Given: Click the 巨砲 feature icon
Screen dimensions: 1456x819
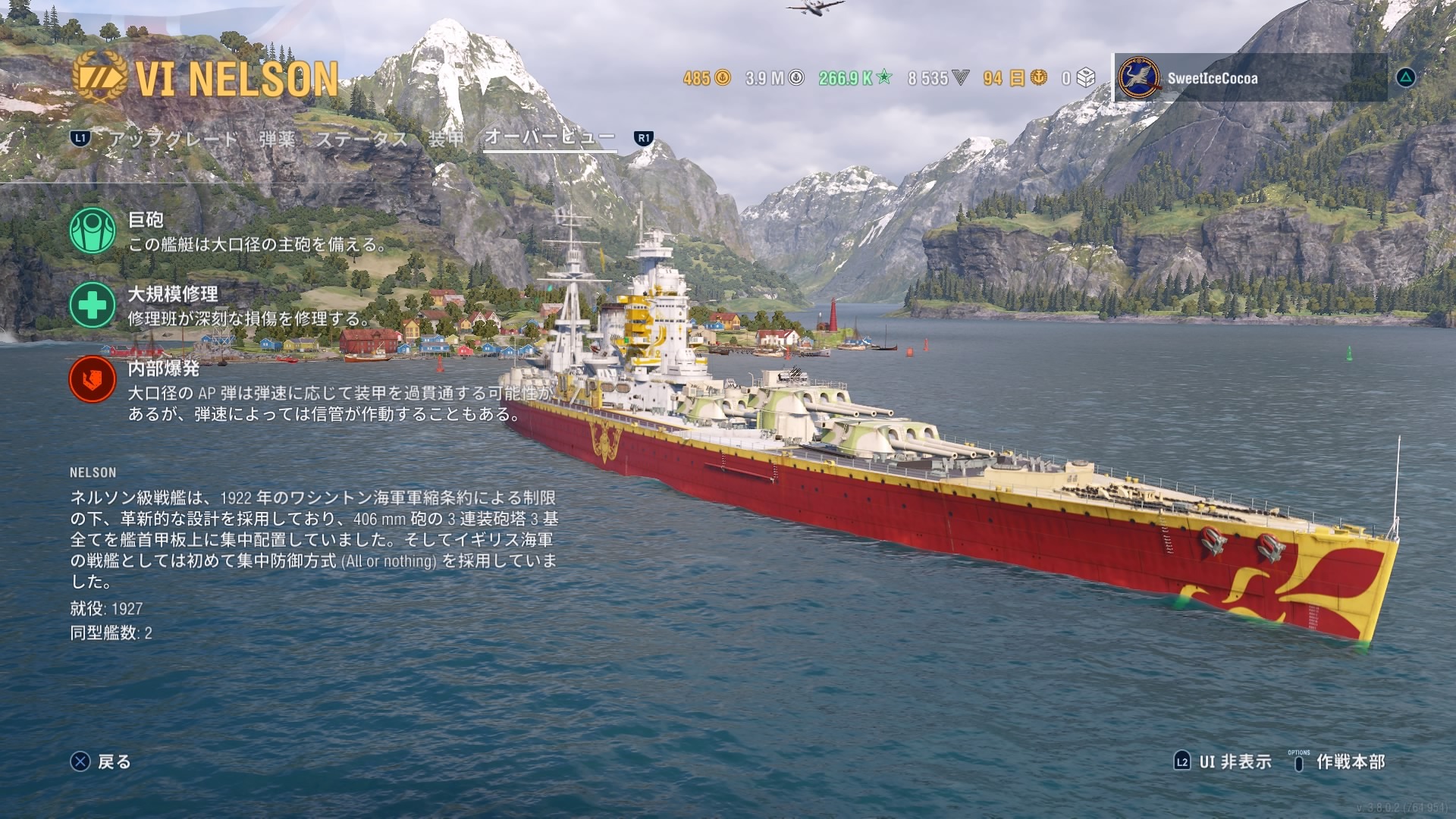Looking at the screenshot, I should coord(93,231).
